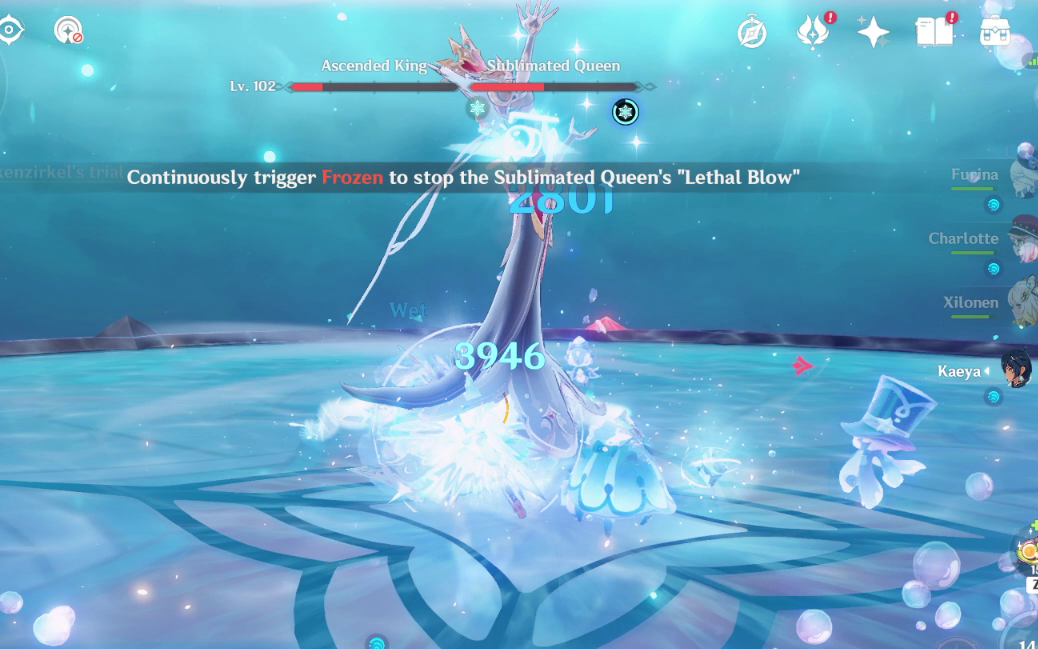Switch to party member Charlotte
1038x649 pixels.
pos(1022,238)
